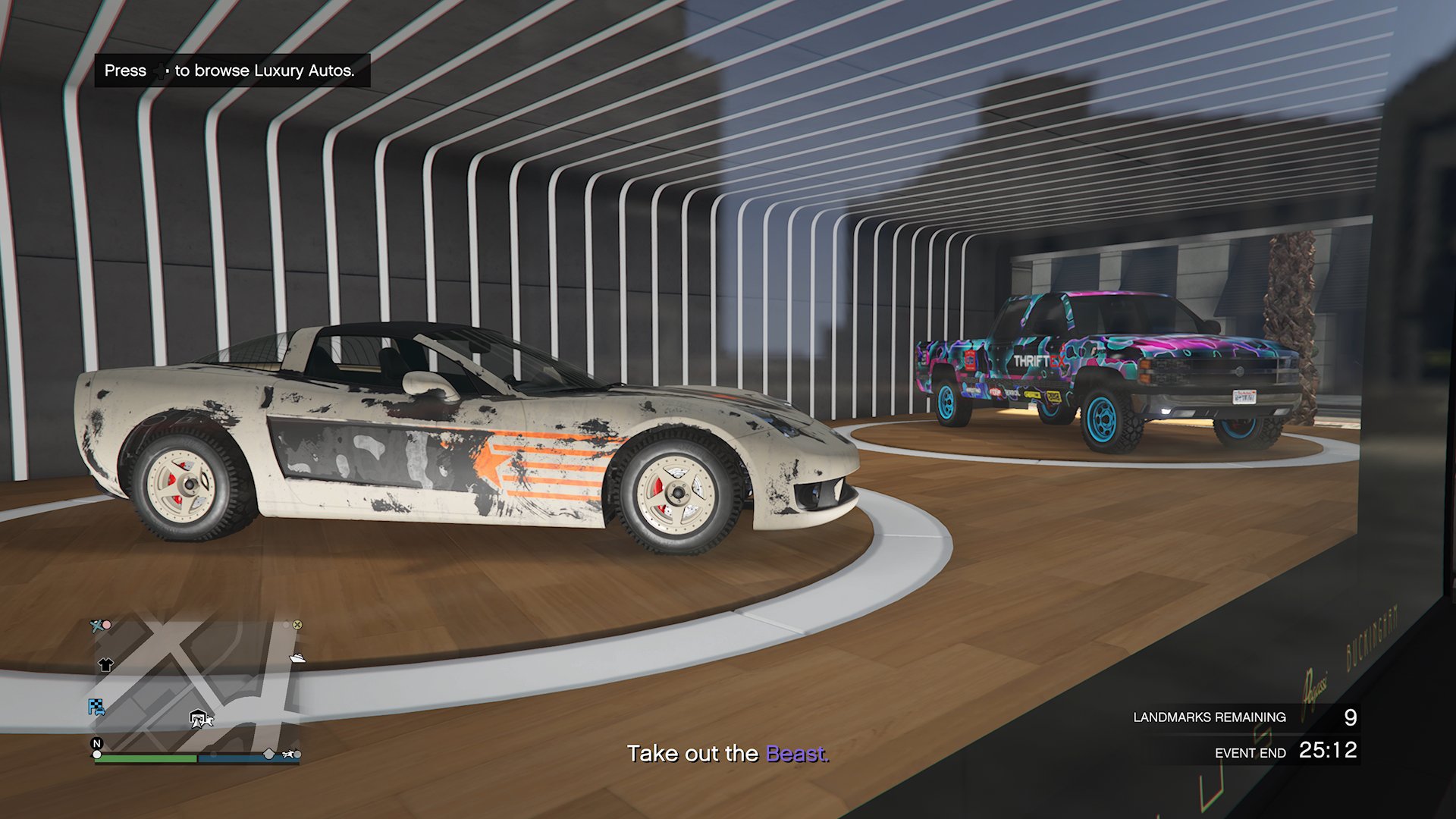The height and width of the screenshot is (819, 1456).
Task: Click the garage marker on the minimap
Action: (x=199, y=717)
